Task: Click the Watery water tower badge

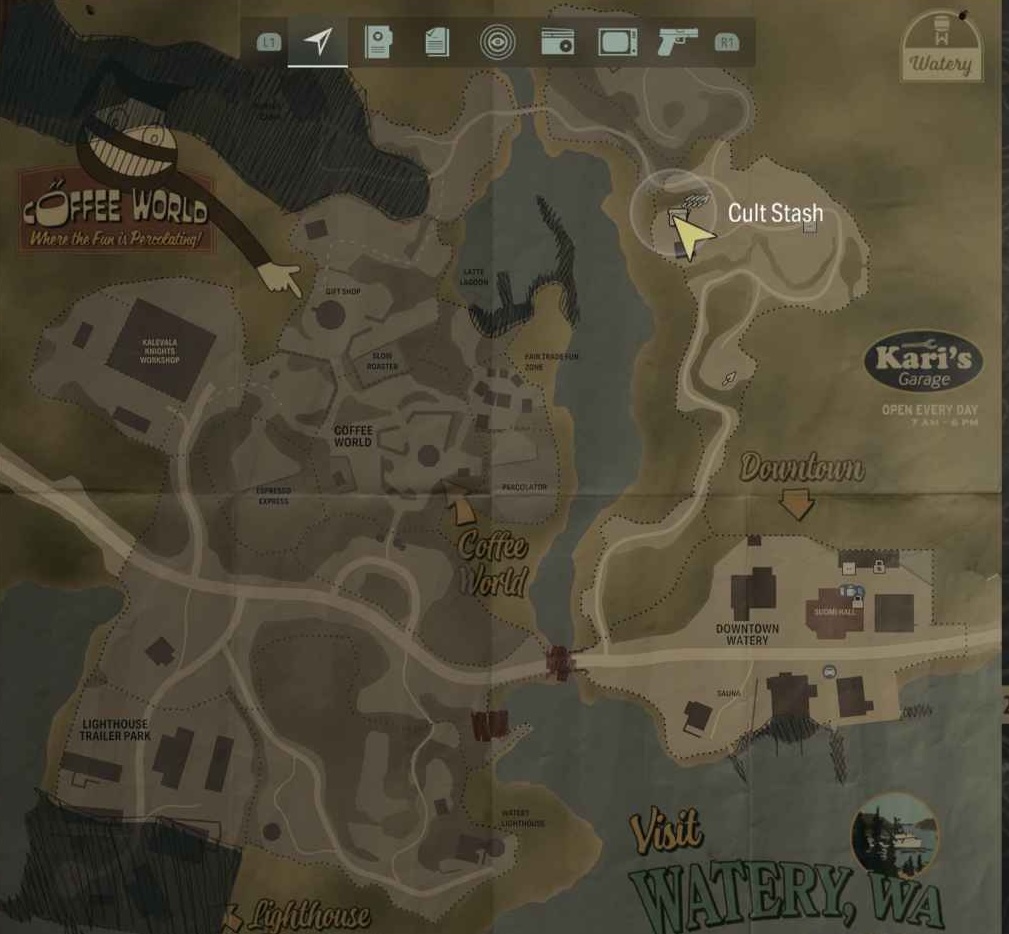Action: [x=940, y=45]
